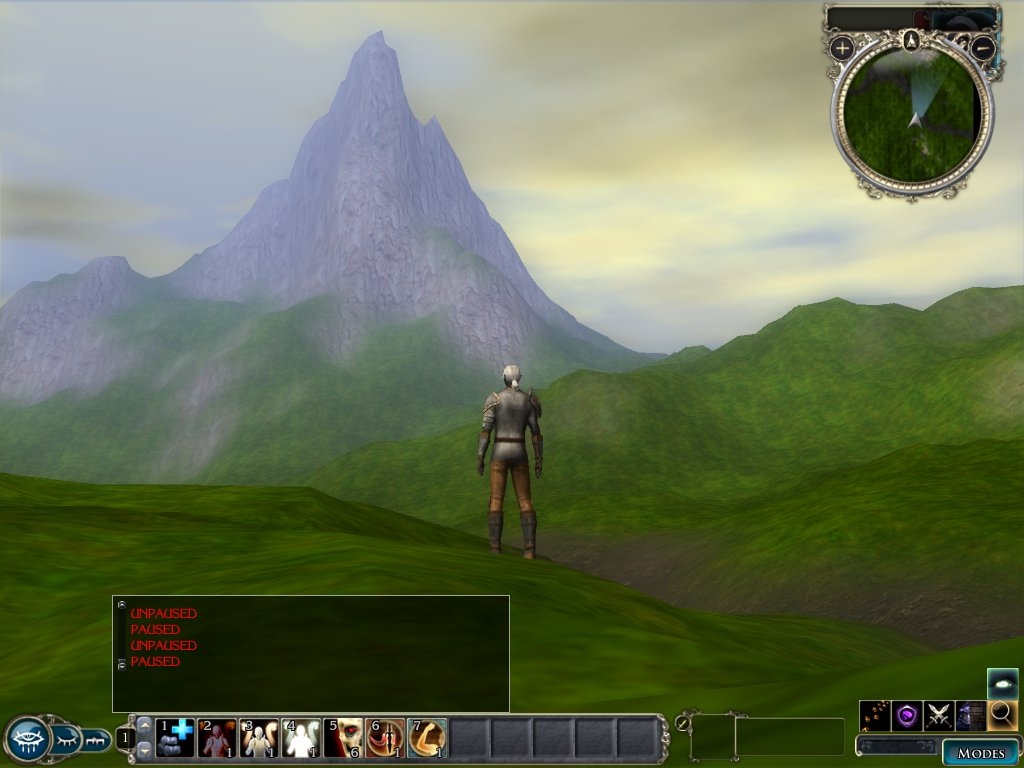The image size is (1024, 768).
Task: Activate the skull icon in slot 5
Action: (343, 738)
